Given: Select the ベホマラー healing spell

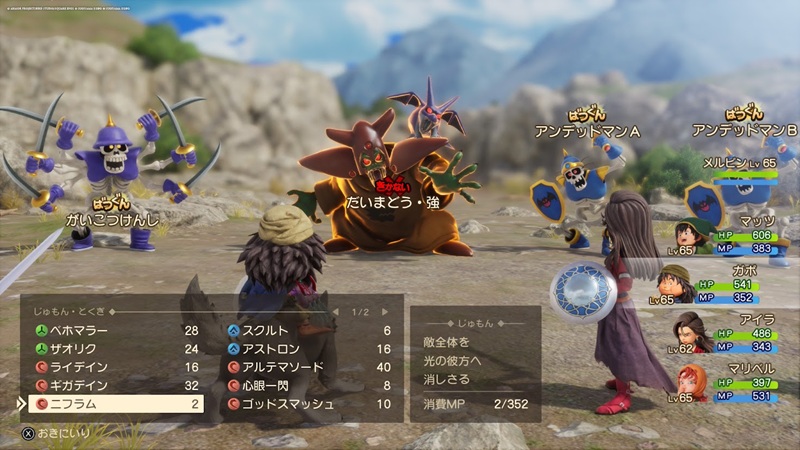Looking at the screenshot, I should coord(110,331).
